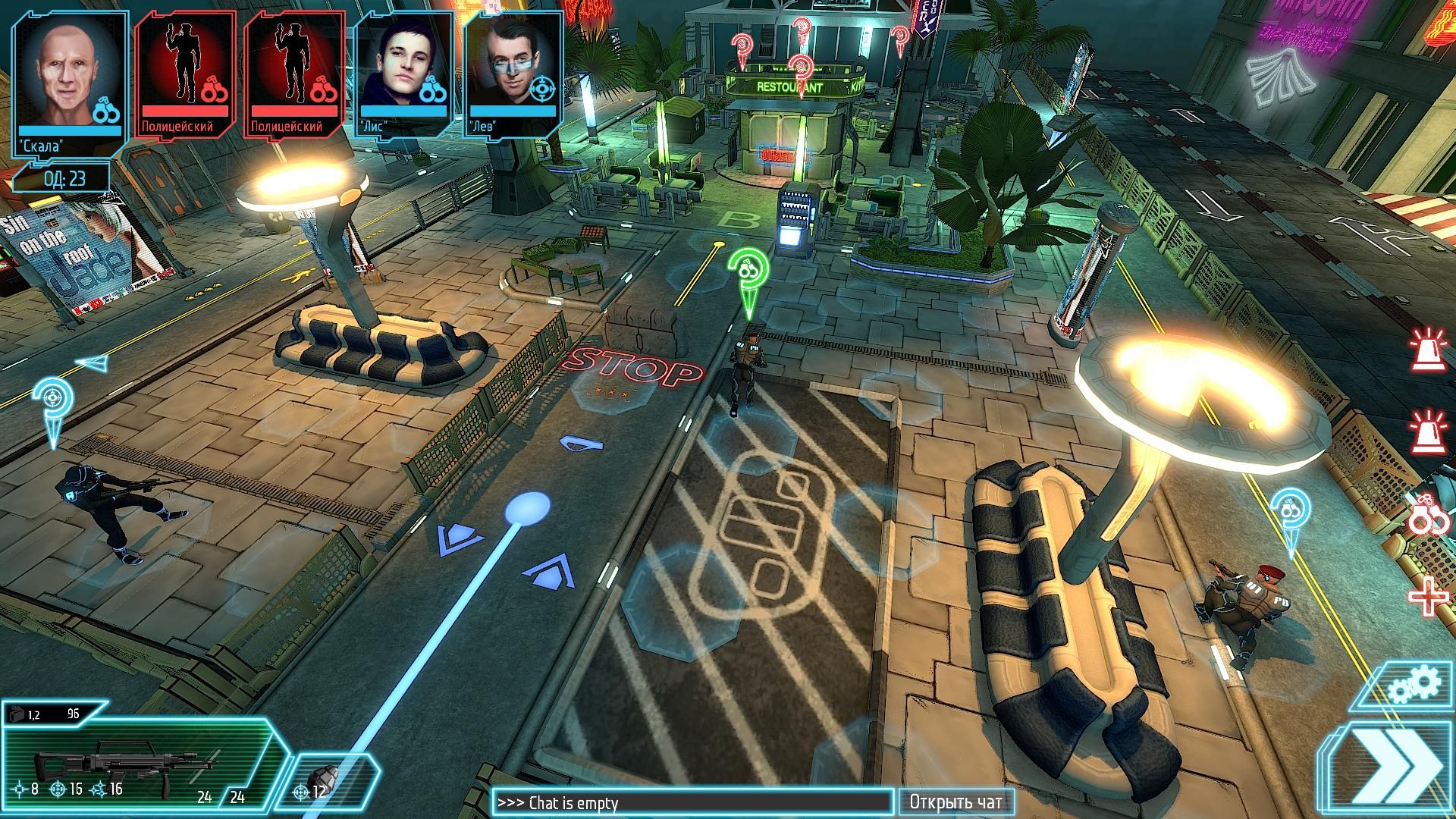Open chat with the "Открыть чат" button

click(955, 802)
